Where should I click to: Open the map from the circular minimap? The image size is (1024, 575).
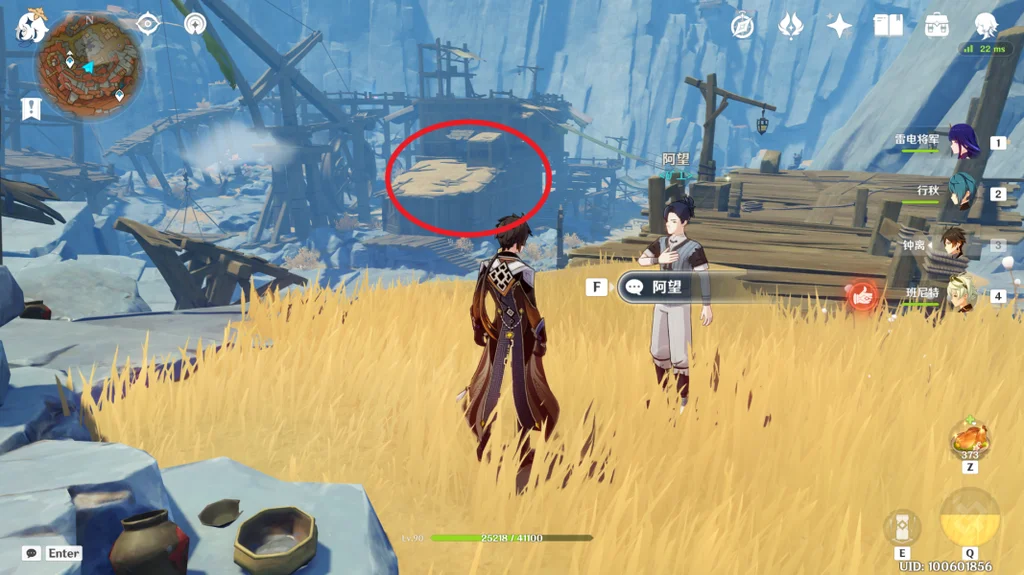89,68
